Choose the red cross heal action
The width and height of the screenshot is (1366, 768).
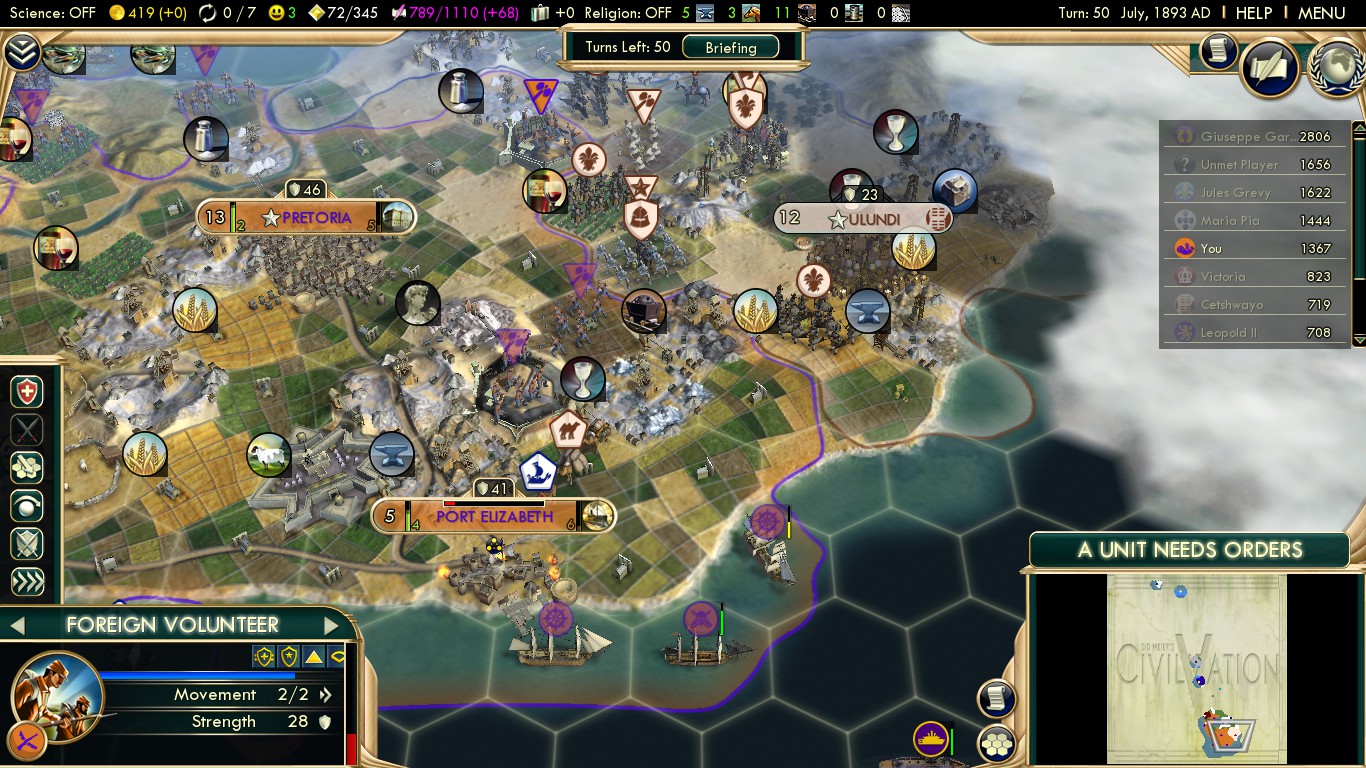(x=27, y=392)
